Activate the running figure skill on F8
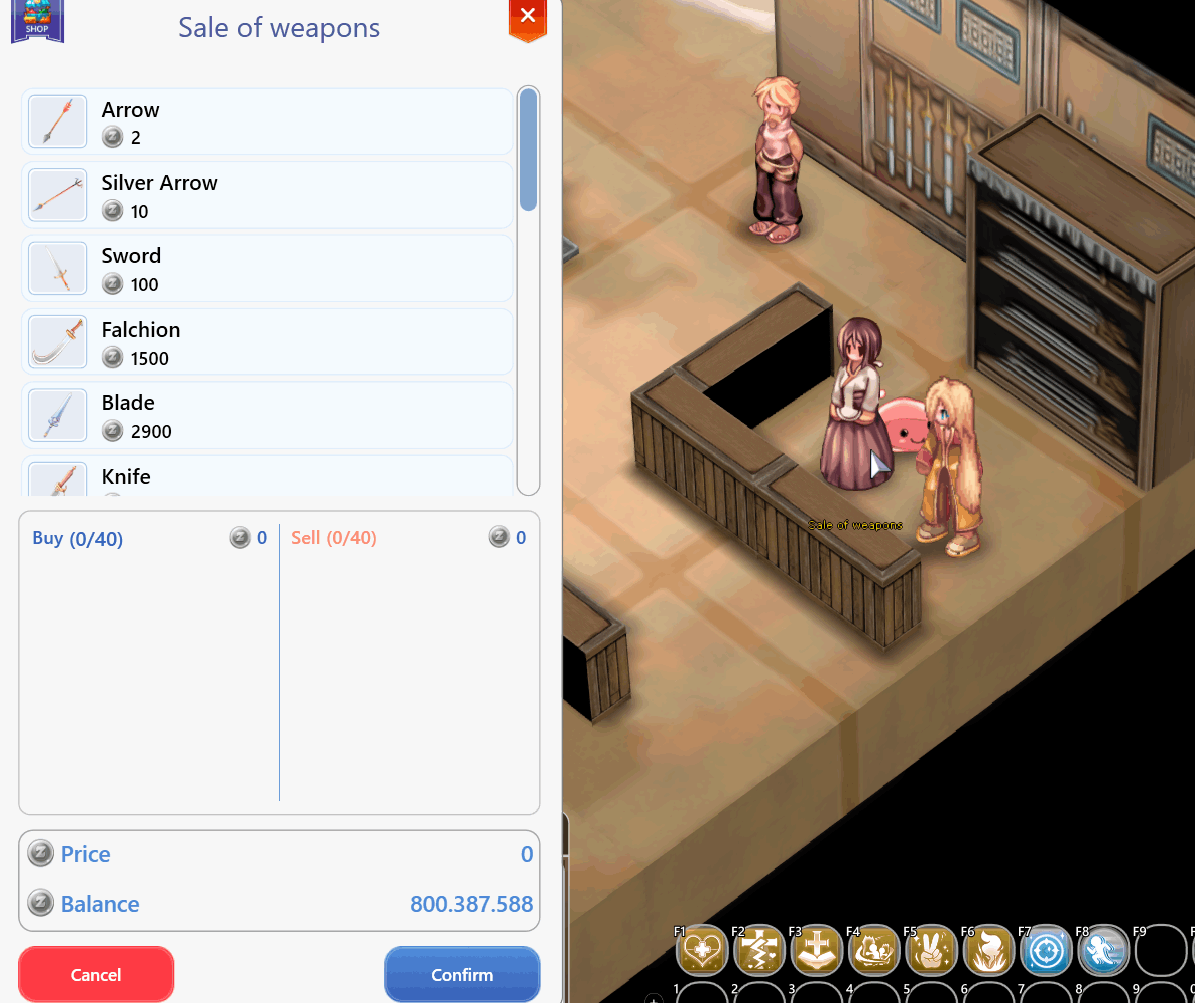This screenshot has height=1003, width=1195. pos(1104,950)
